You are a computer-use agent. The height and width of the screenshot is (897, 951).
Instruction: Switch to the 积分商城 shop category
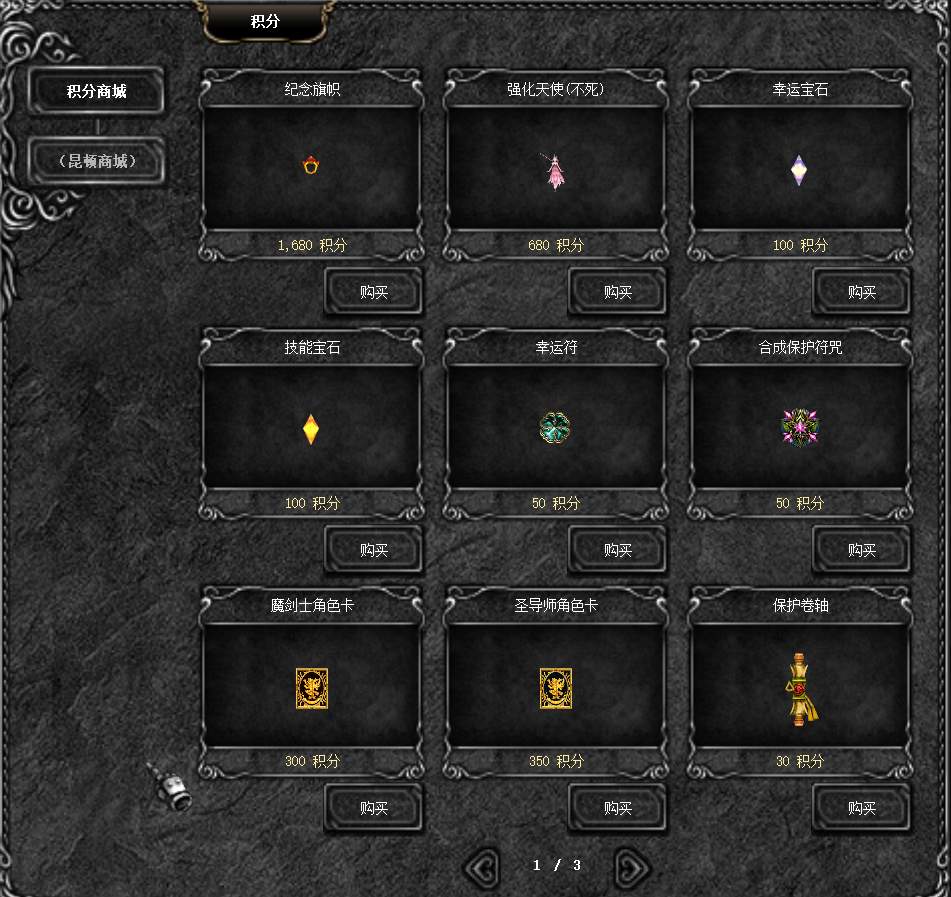[x=97, y=92]
